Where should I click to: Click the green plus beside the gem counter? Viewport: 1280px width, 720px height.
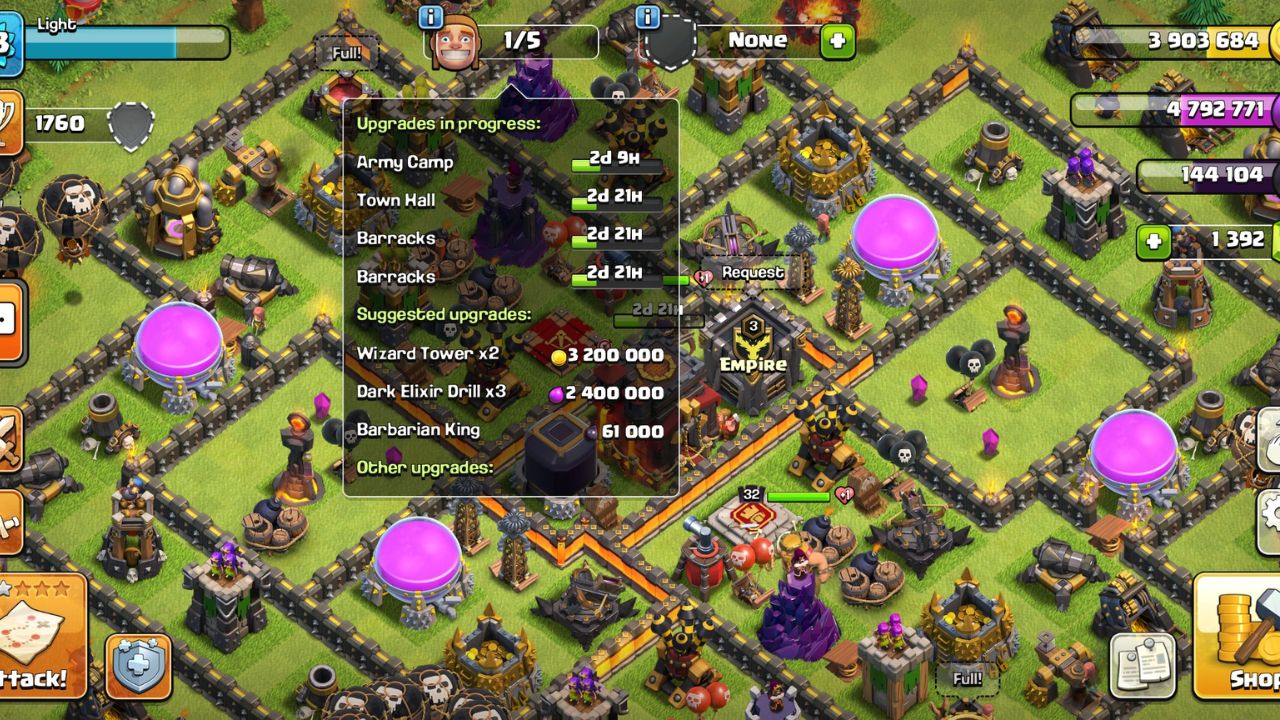(x=1156, y=240)
